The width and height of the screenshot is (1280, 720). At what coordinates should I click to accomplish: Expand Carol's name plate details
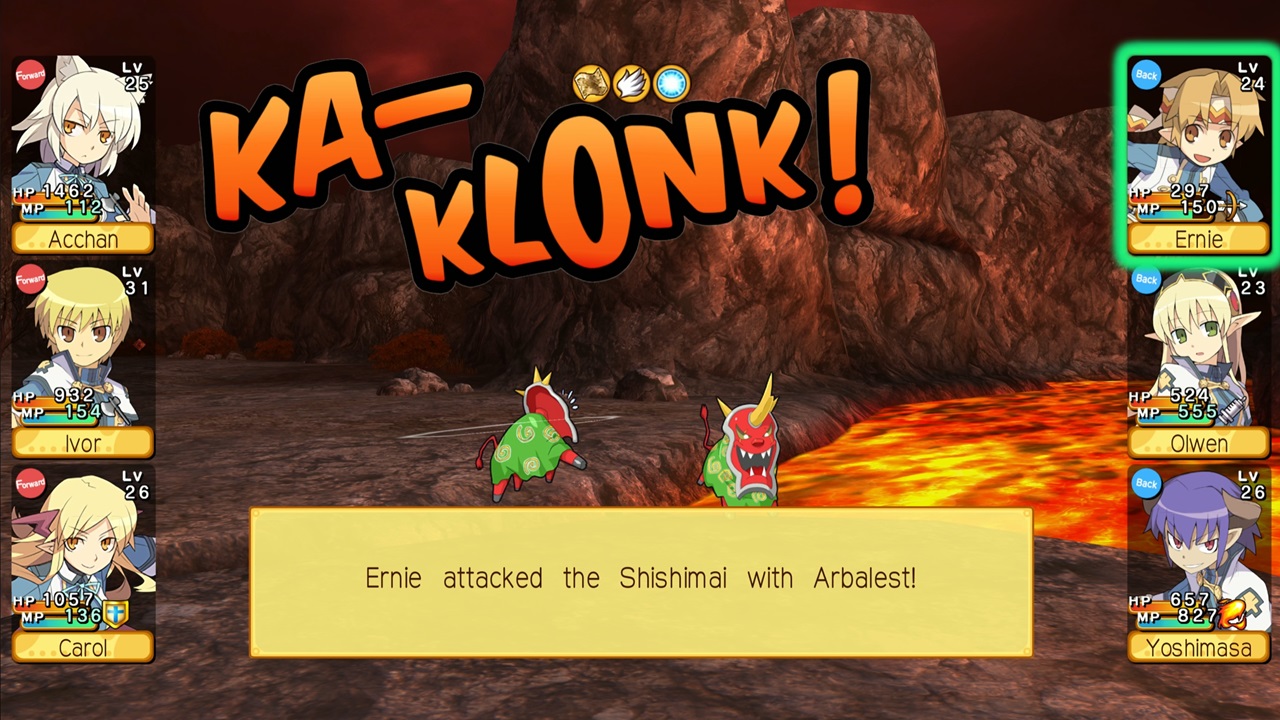click(82, 648)
